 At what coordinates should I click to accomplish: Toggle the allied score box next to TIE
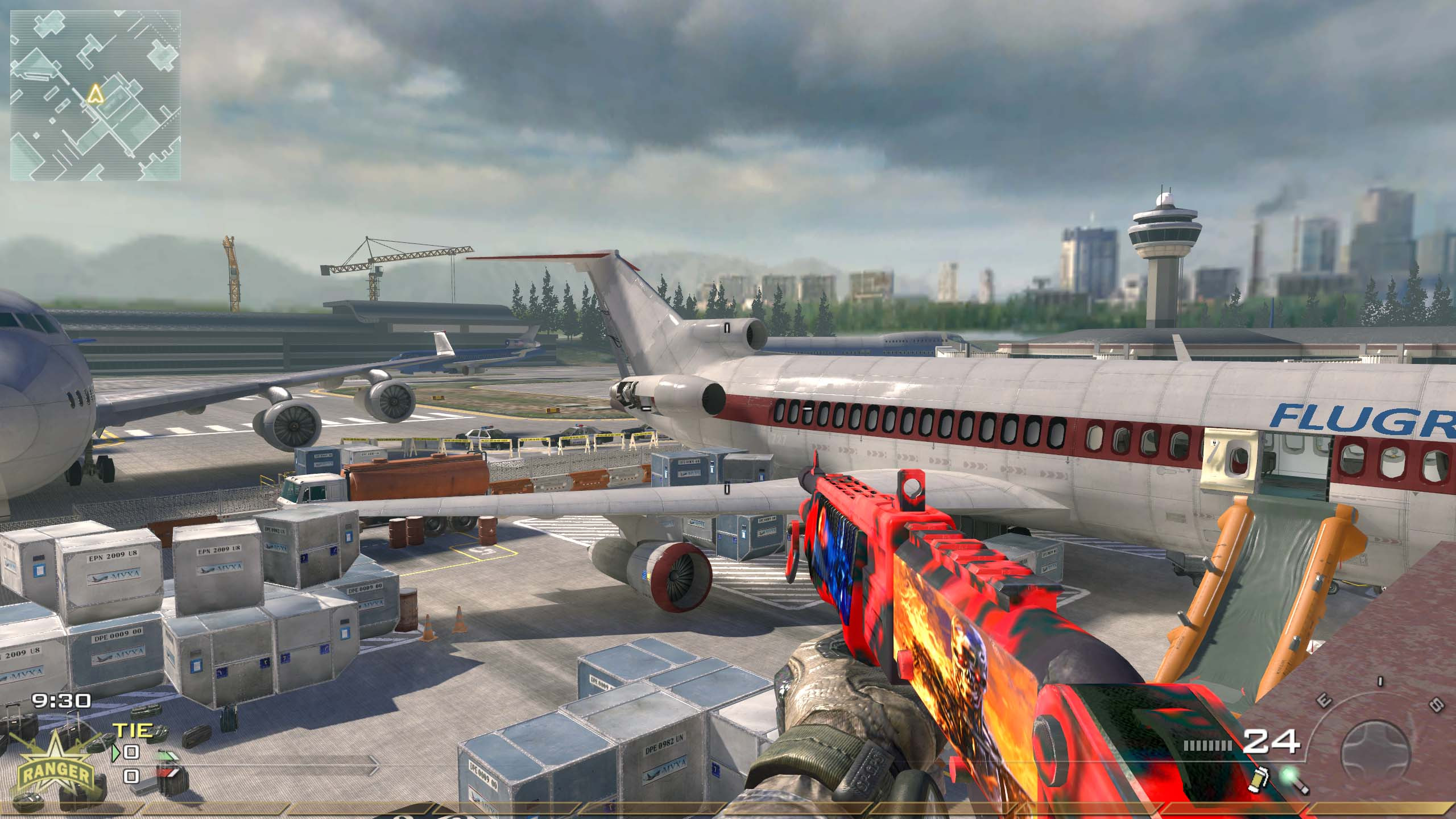[x=131, y=752]
